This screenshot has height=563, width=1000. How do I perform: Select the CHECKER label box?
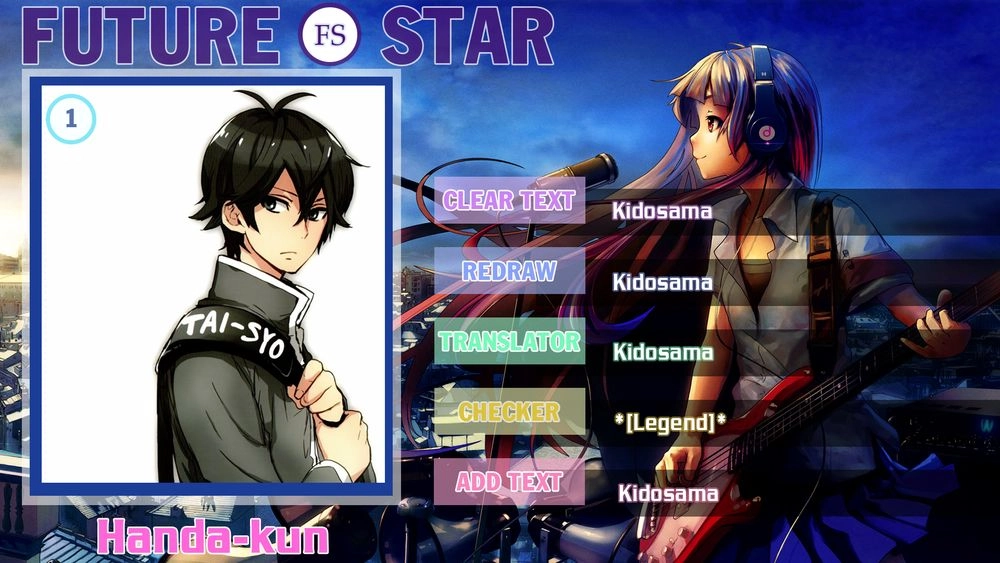tap(509, 412)
